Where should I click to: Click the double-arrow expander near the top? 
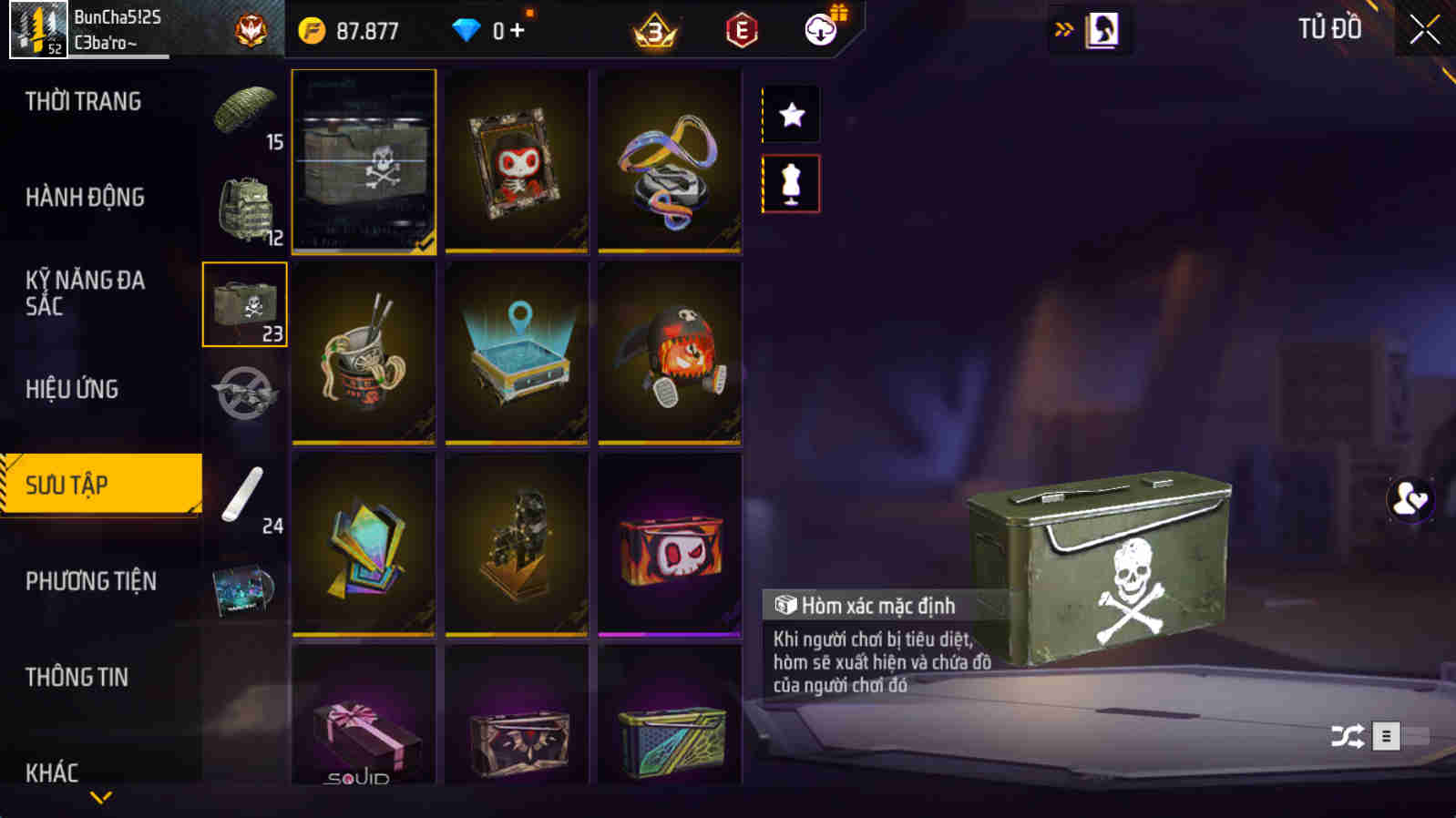(x=1062, y=29)
